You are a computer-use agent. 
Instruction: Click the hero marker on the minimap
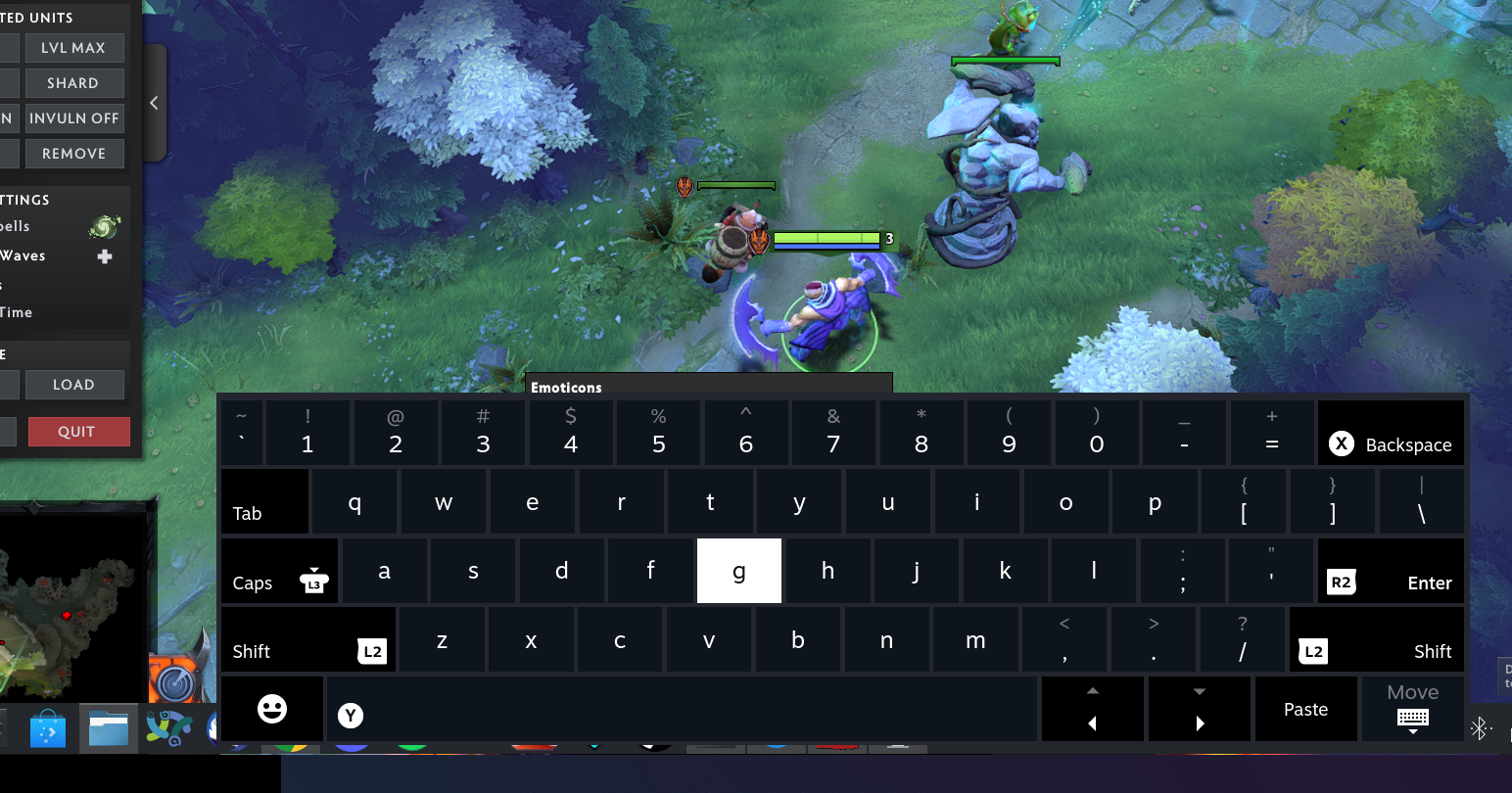pos(68,616)
